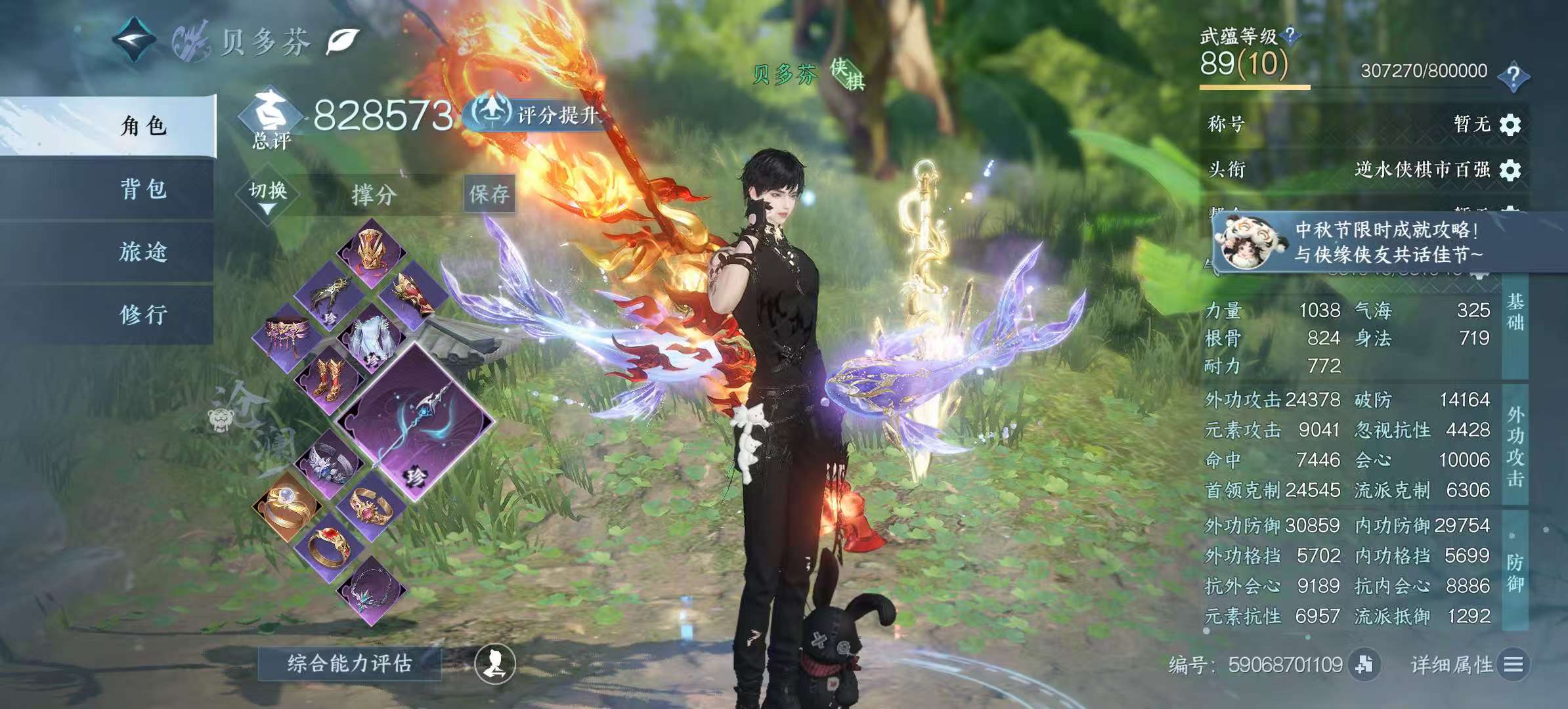The image size is (1568, 709).
Task: Open settings gear for 称号
Action: (1510, 124)
